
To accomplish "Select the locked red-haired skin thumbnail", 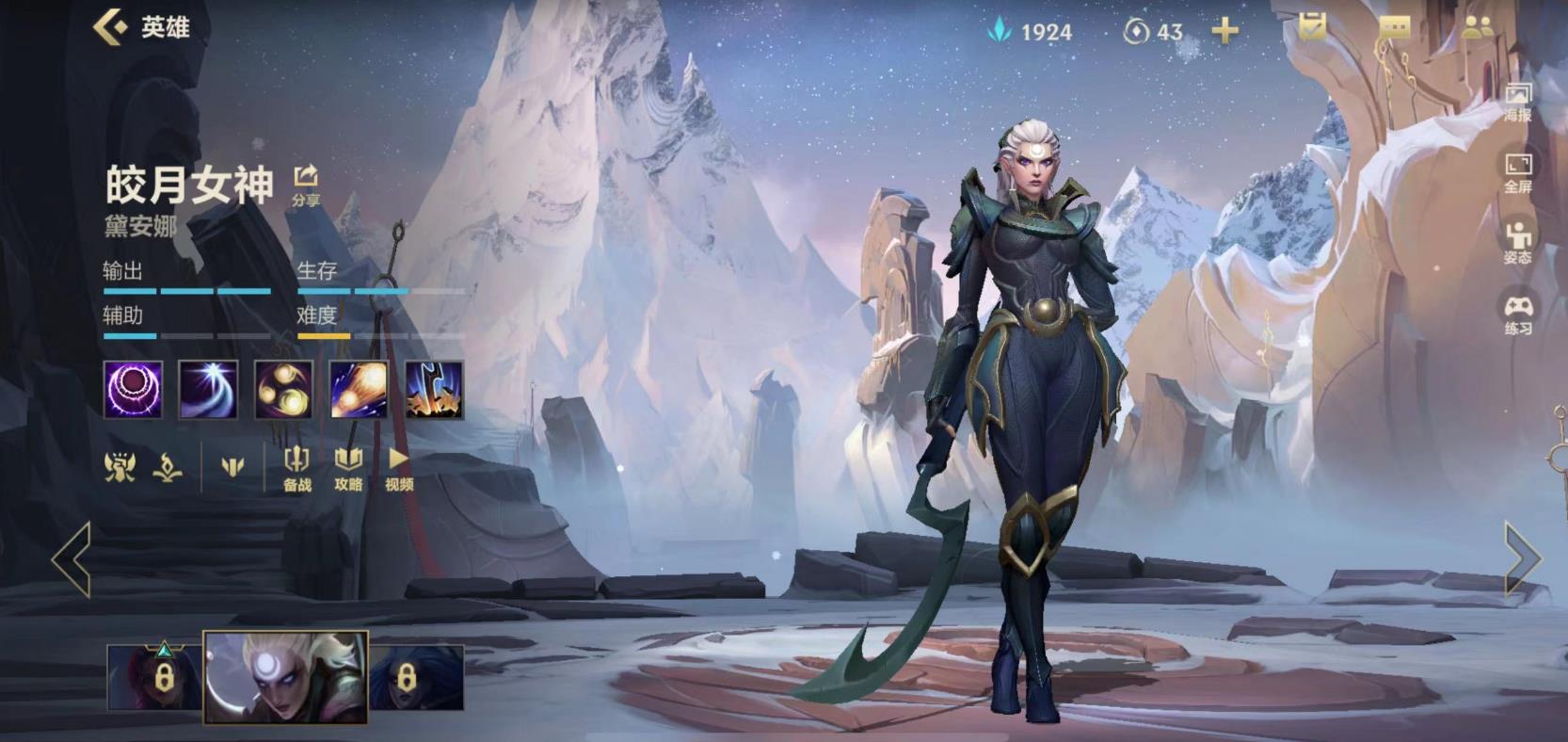I will point(153,676).
